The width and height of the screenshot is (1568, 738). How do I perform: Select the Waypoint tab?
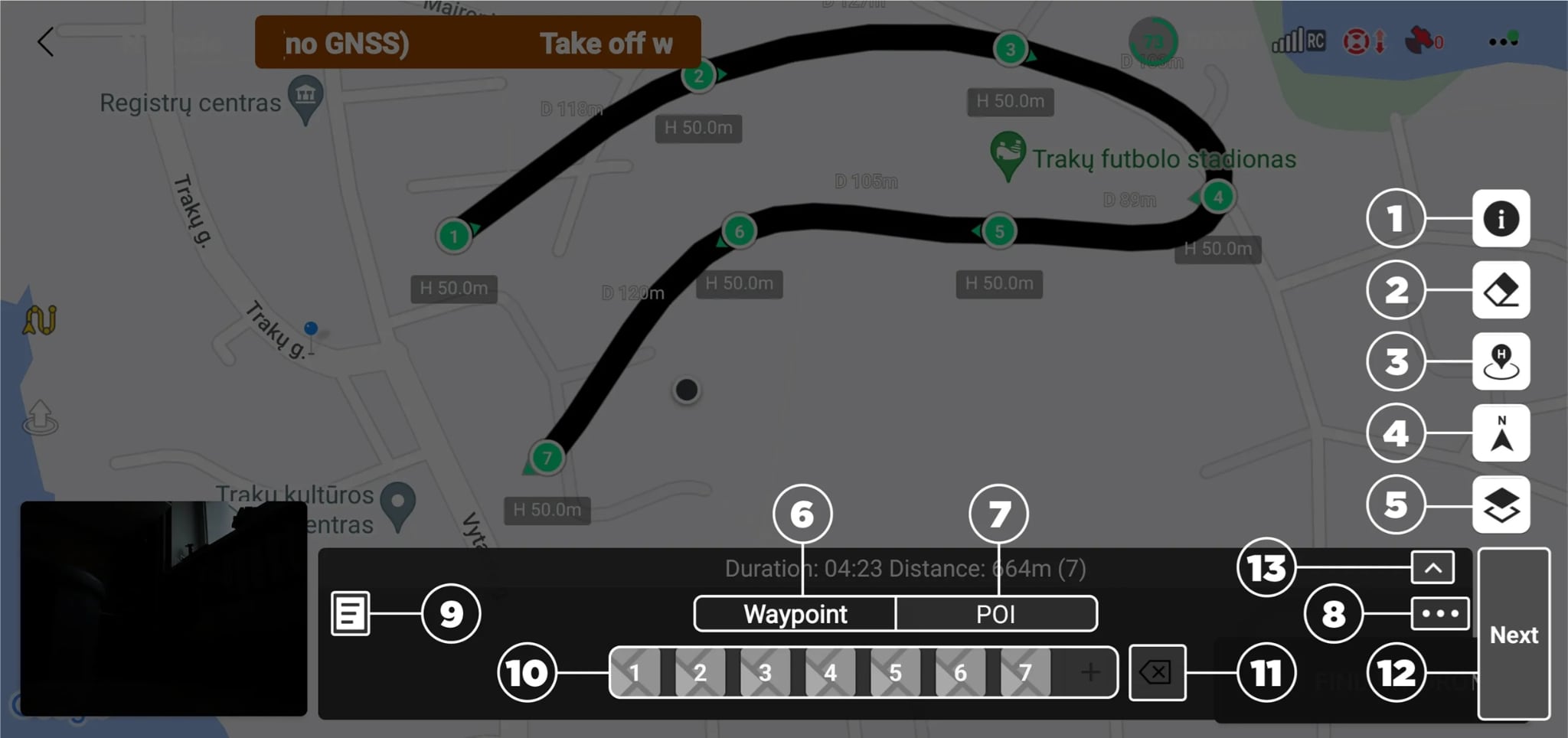click(794, 613)
